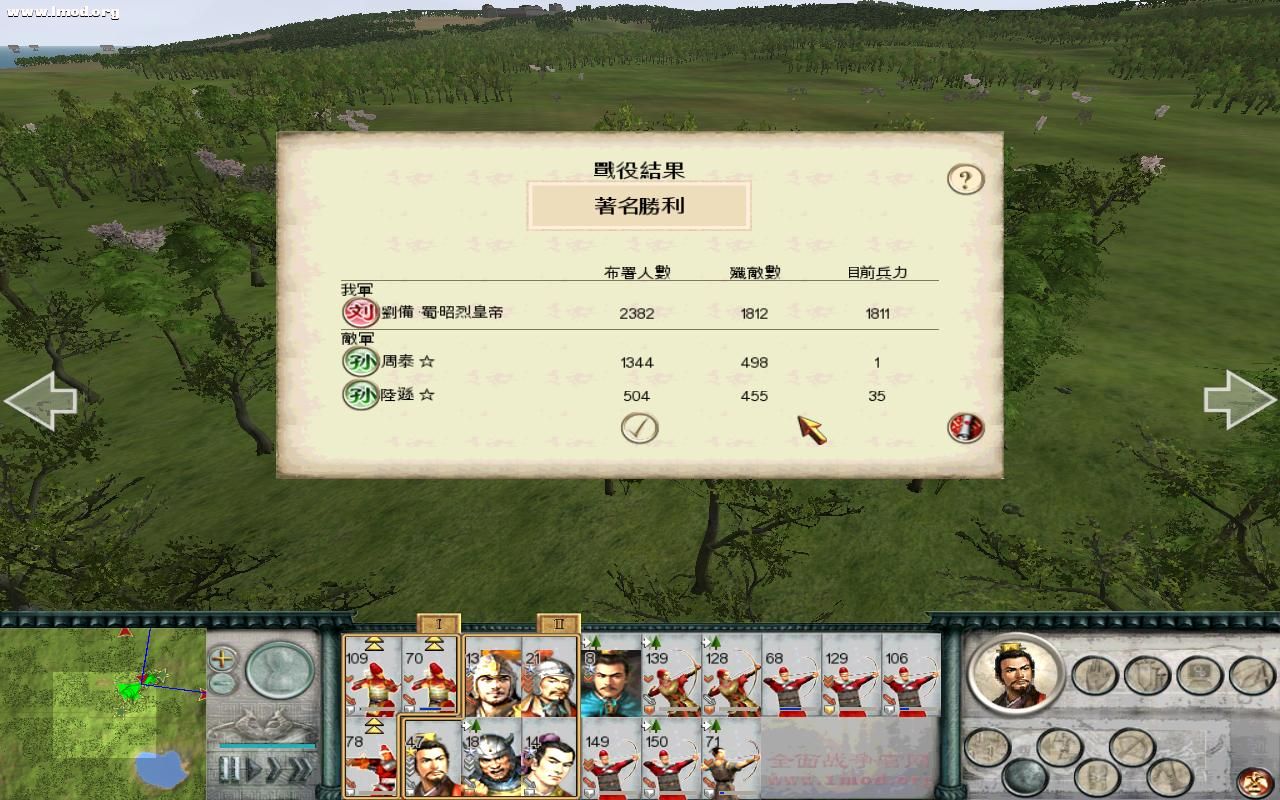Click the red seal icon at bottom right

[1252, 781]
